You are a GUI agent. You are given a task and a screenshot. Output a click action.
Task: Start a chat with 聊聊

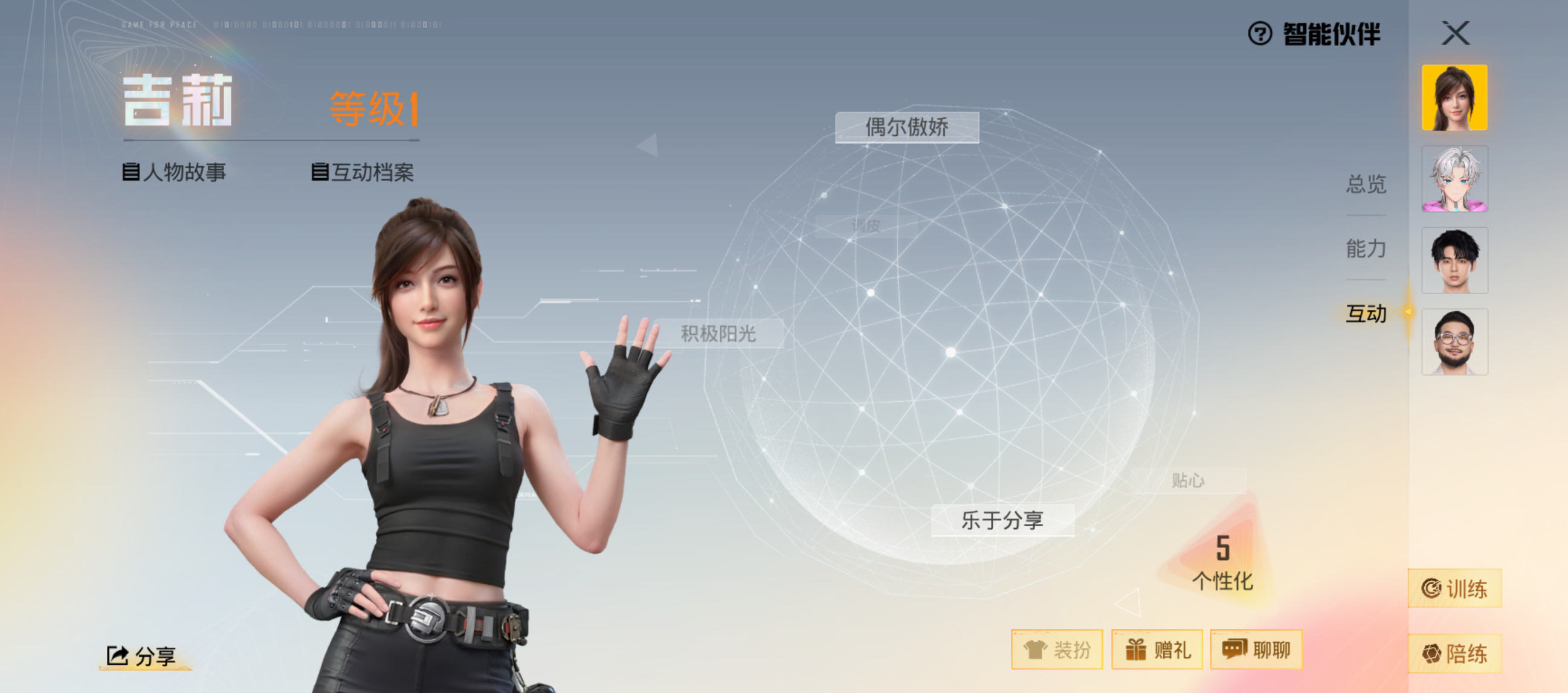[x=1256, y=650]
